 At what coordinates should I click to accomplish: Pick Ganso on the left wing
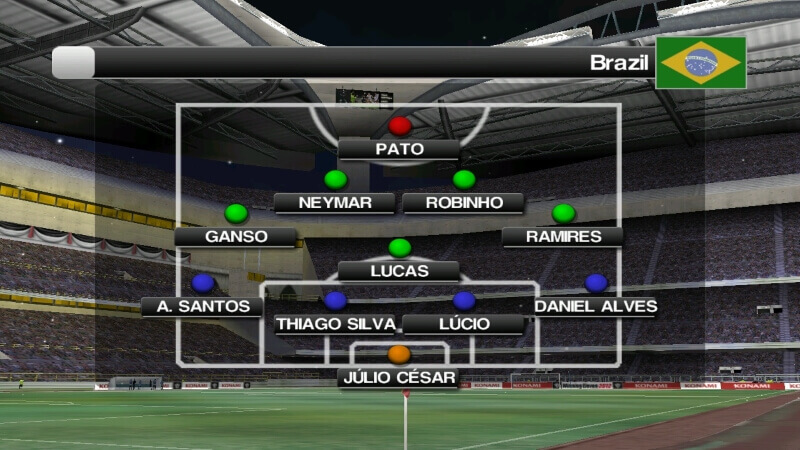[x=236, y=237]
